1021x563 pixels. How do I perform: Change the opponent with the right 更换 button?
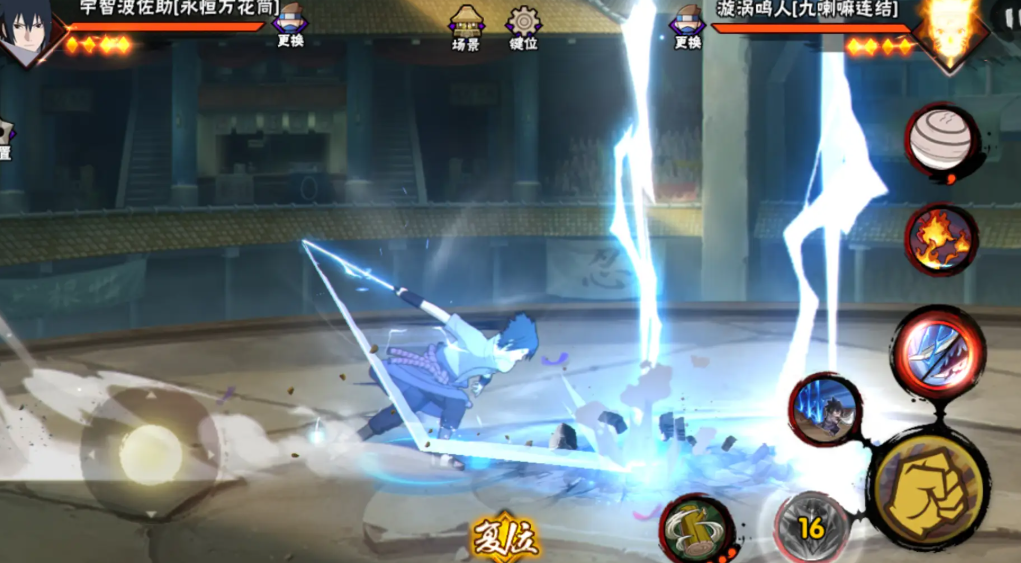point(688,25)
